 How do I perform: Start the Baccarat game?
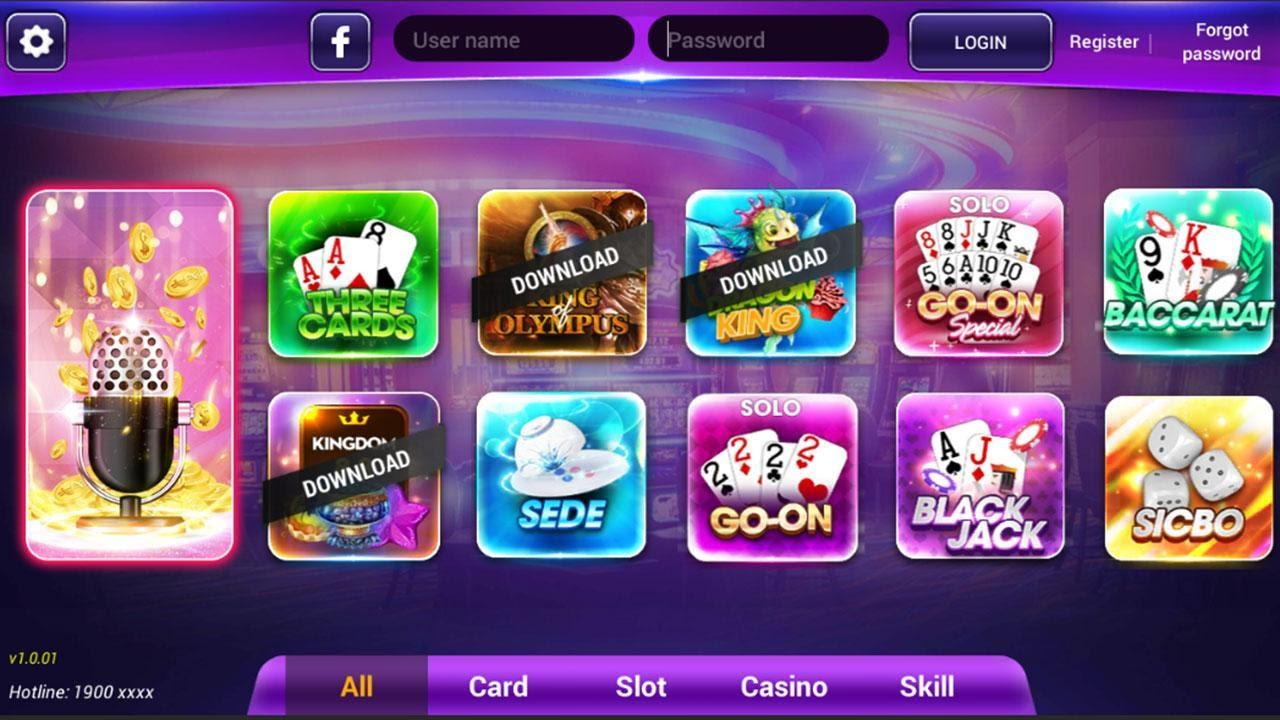click(1190, 275)
